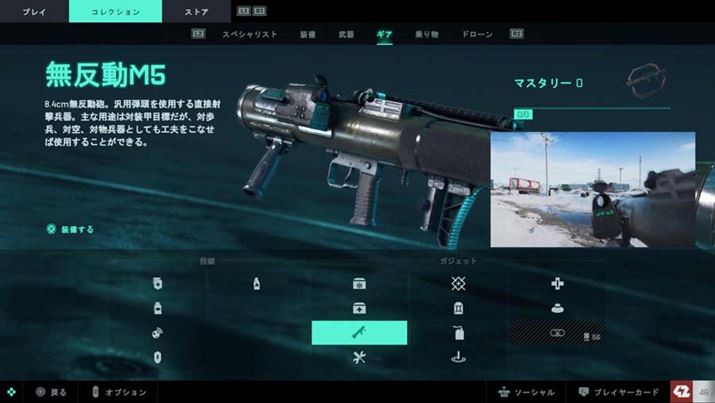715x403 pixels.
Task: Open the コレクション tab
Action: (115, 11)
